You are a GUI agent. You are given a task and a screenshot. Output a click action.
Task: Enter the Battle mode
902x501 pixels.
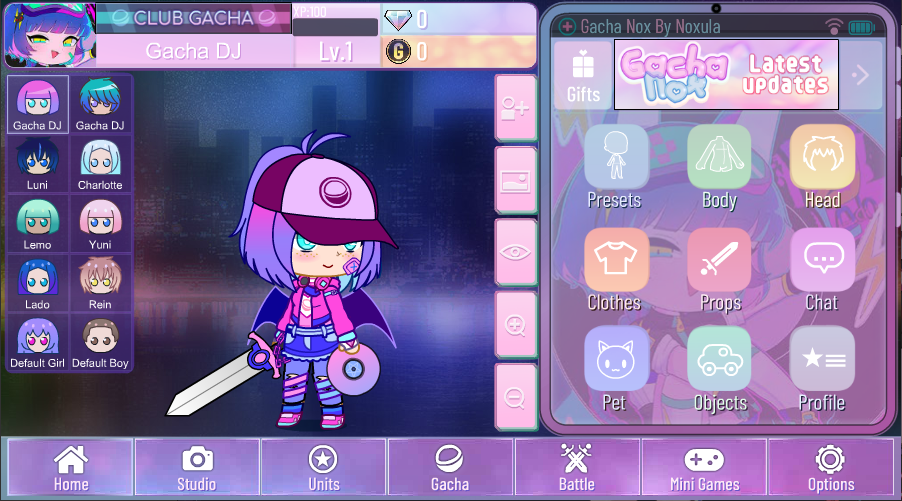tap(577, 467)
